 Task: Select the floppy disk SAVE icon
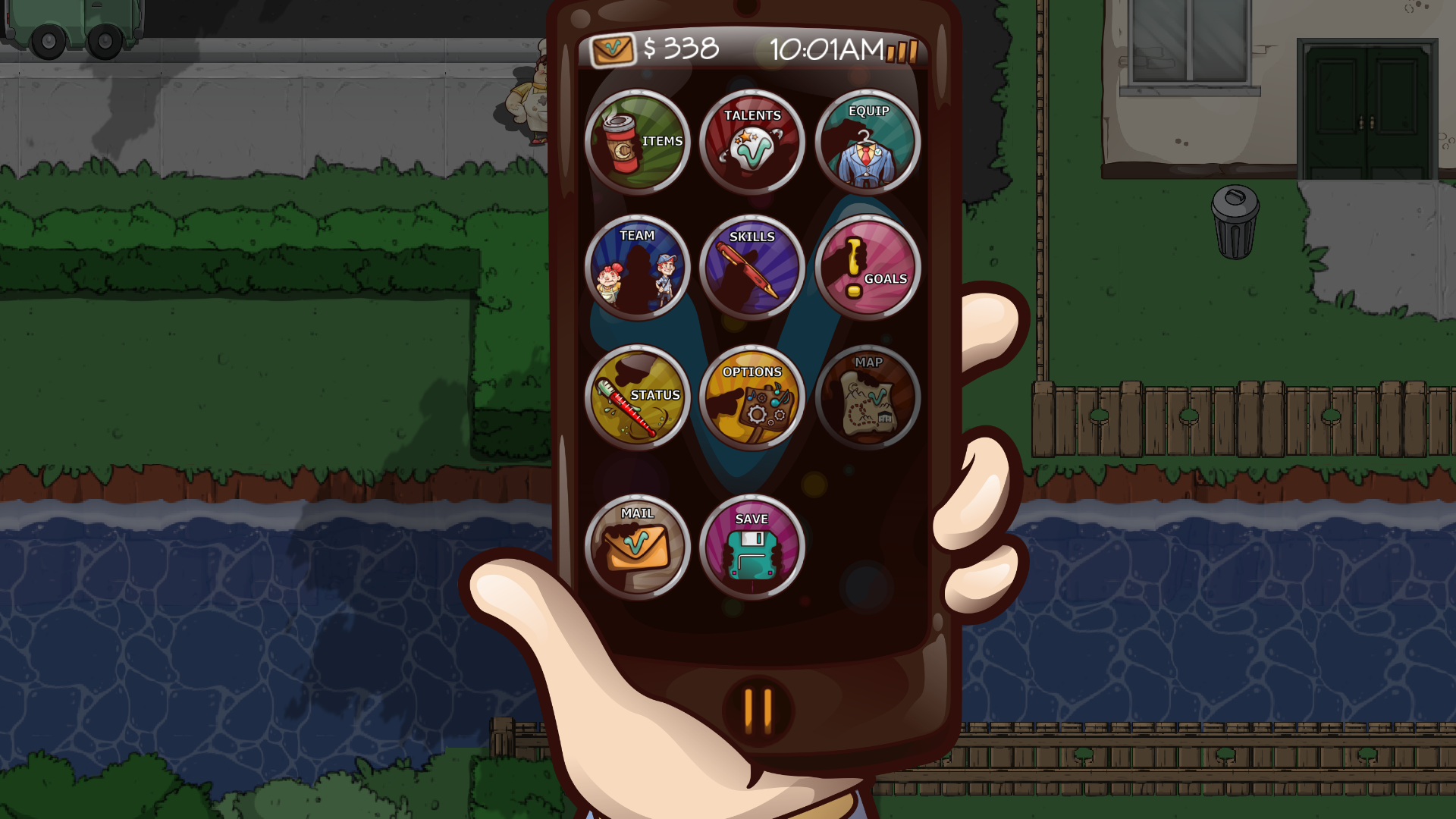point(753,554)
